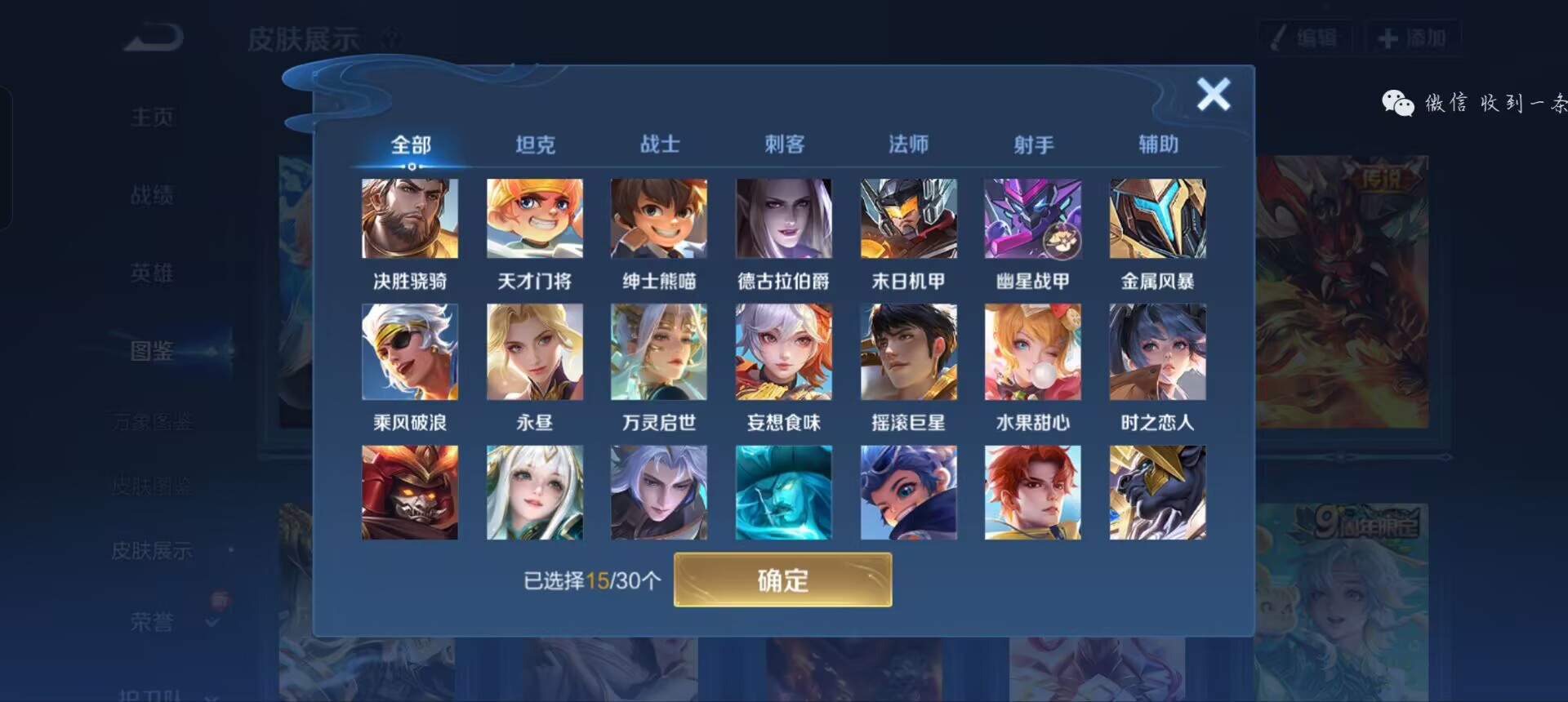
Task: Select the 决胜骁骑 hero portrait
Action: pos(409,218)
